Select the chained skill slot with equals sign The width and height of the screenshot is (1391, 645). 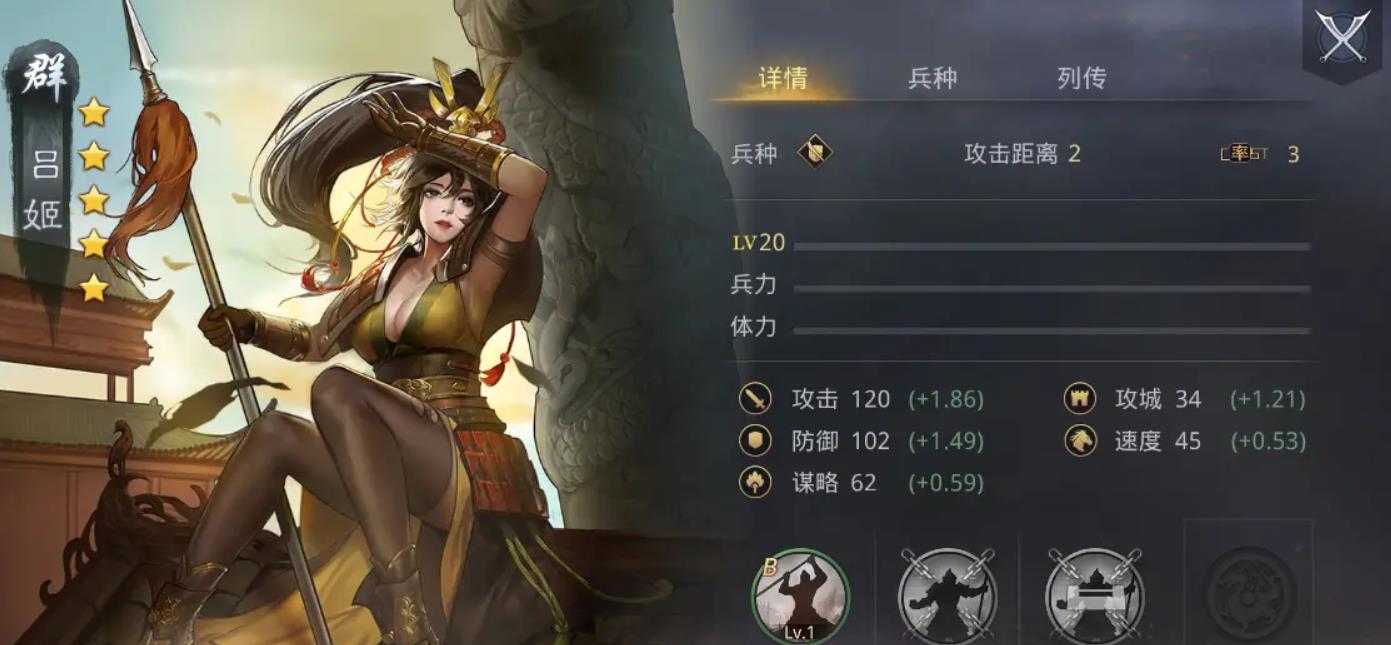(x=1094, y=596)
